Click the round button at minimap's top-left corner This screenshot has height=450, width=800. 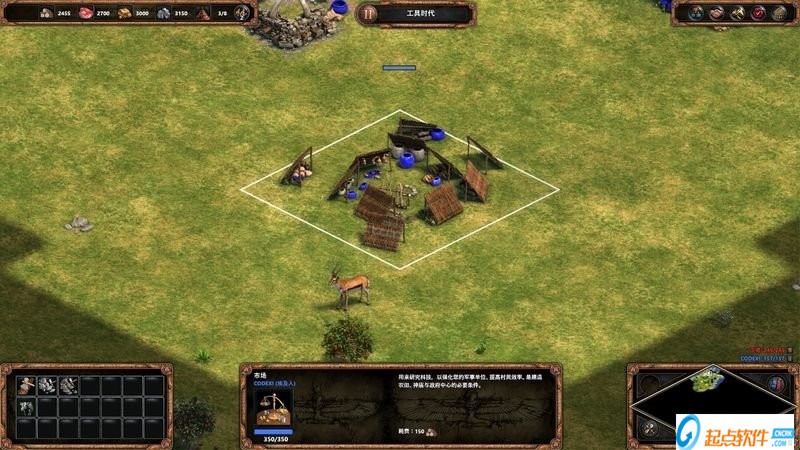[x=648, y=383]
